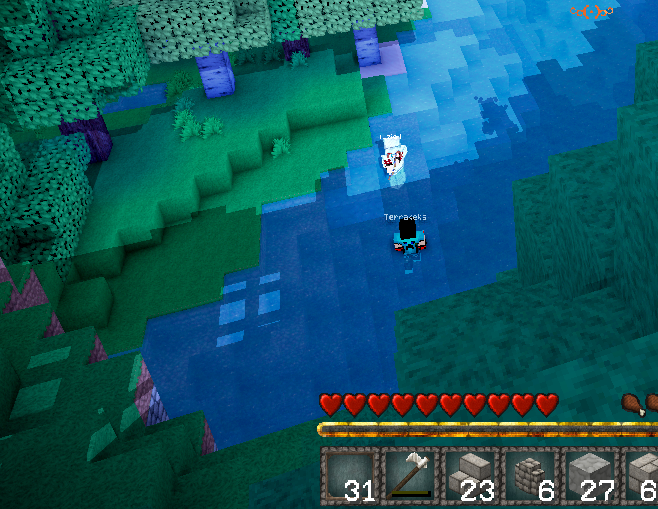Image resolution: width=658 pixels, height=509 pixels.
Task: Choose the cobblestone wall stack of 6
Action: pyautogui.click(x=528, y=474)
